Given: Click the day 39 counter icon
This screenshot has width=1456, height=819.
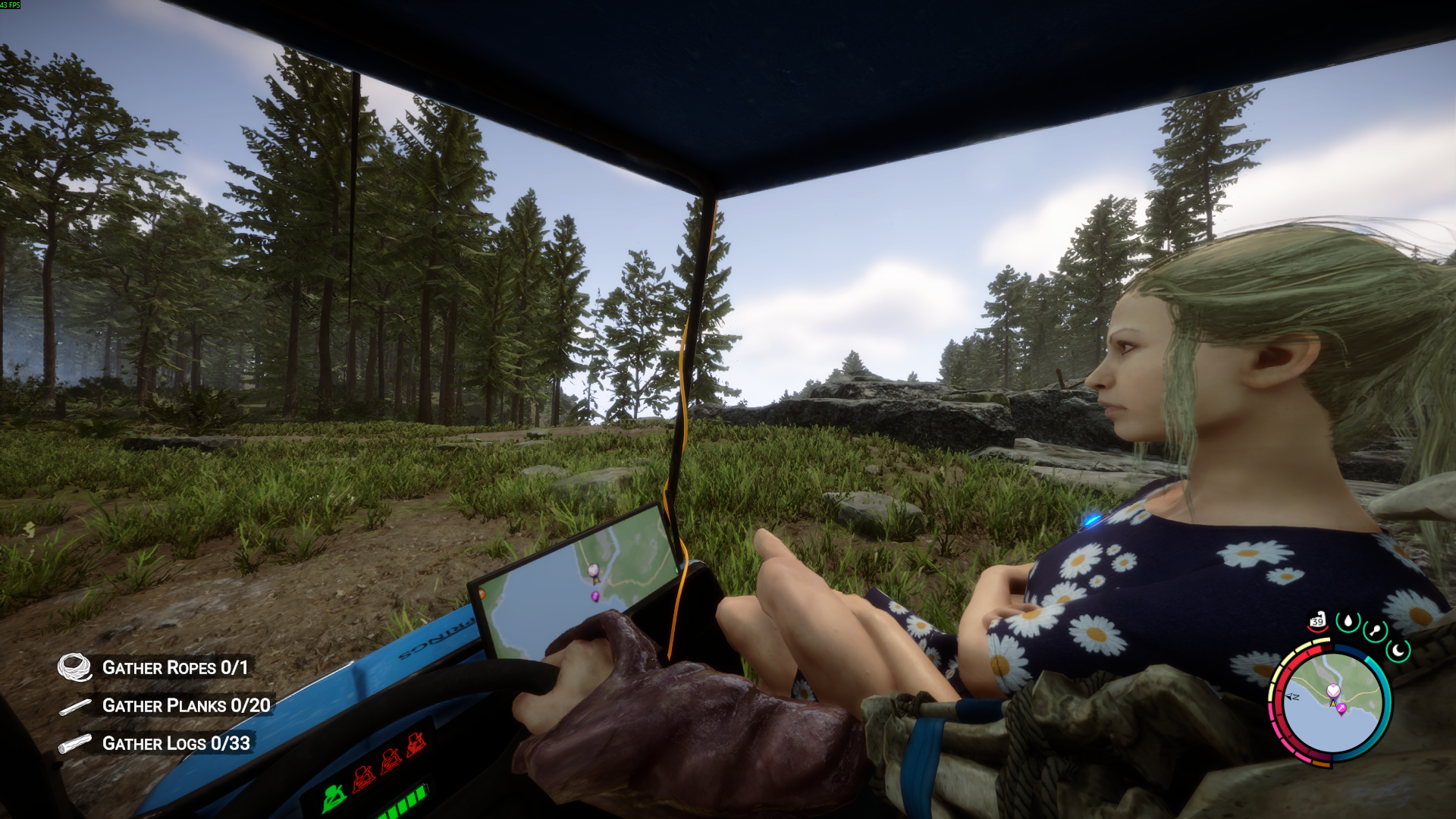Looking at the screenshot, I should 1318,620.
